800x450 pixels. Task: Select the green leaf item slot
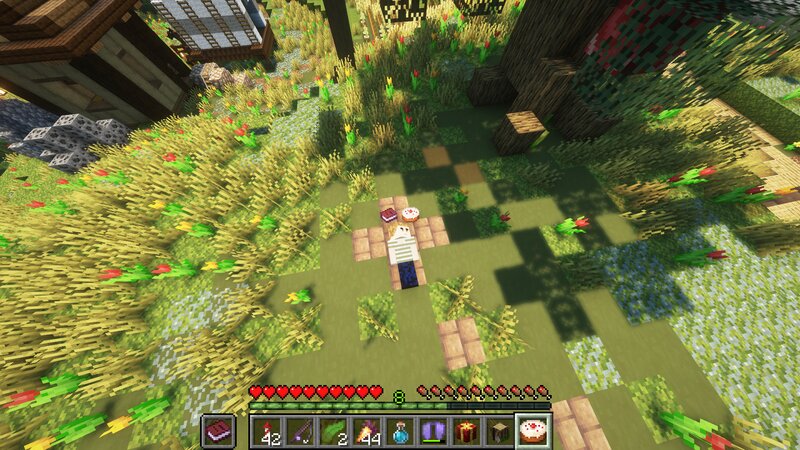click(x=333, y=431)
